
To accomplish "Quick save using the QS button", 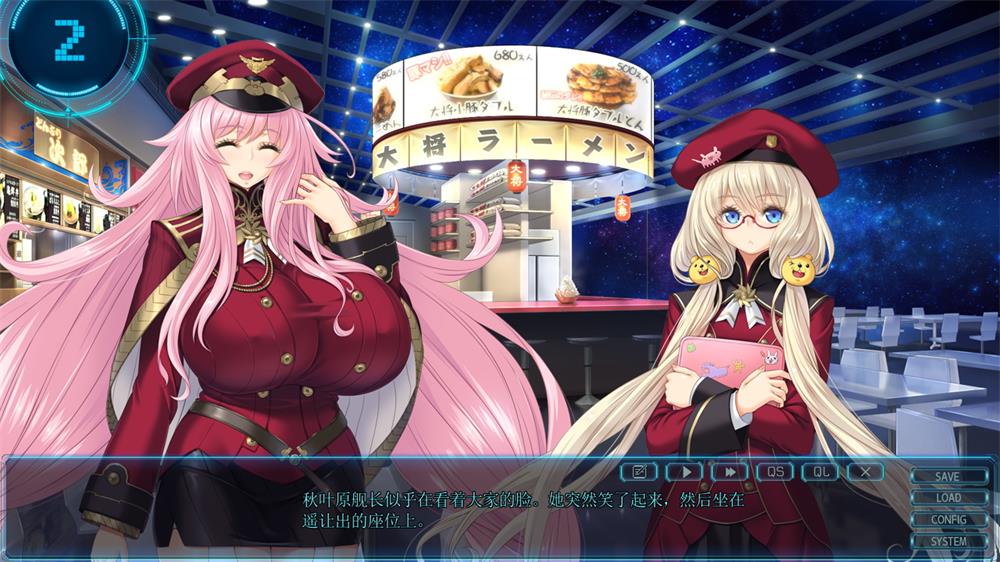I will click(775, 471).
